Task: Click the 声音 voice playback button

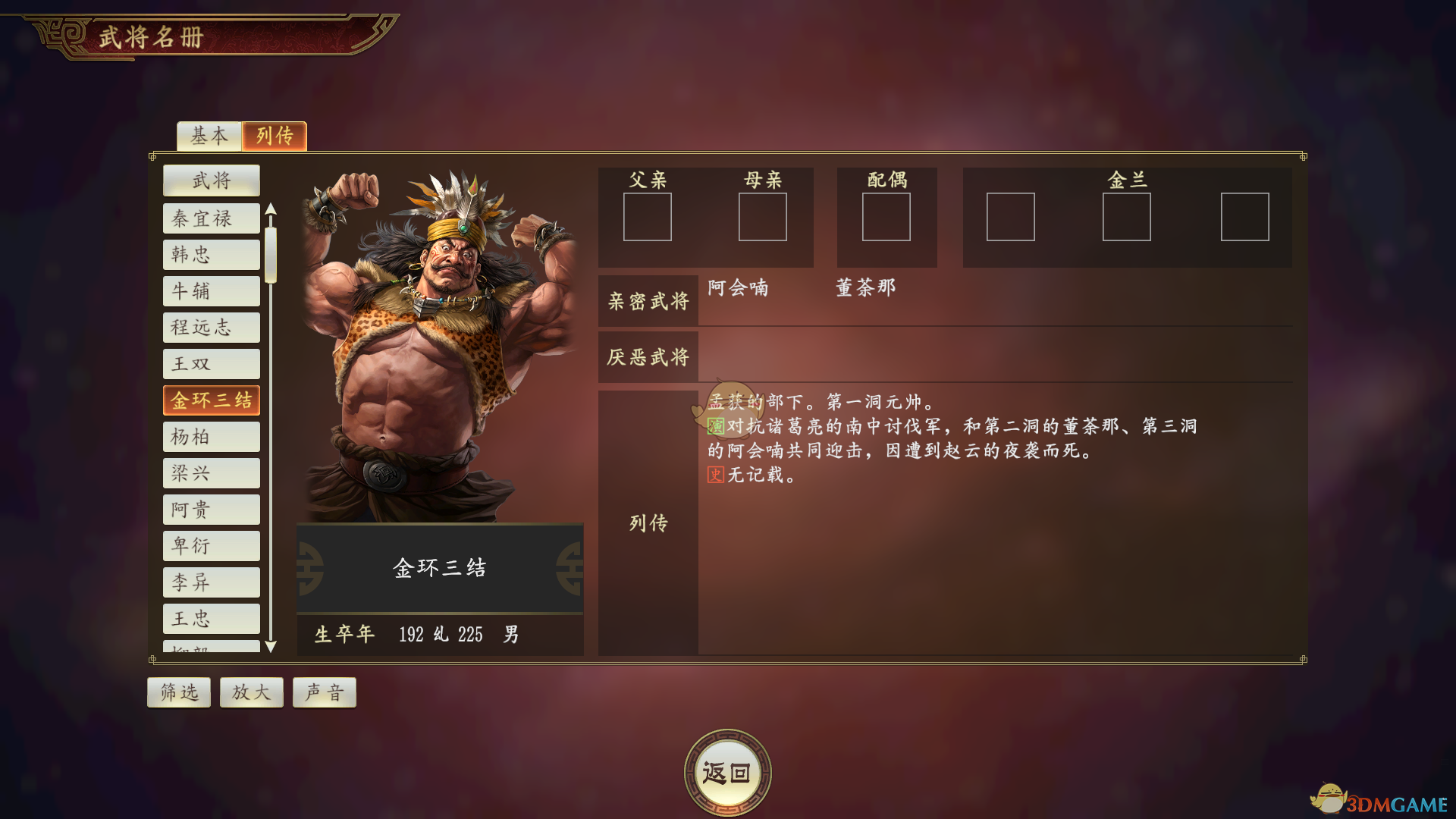Action: [324, 692]
